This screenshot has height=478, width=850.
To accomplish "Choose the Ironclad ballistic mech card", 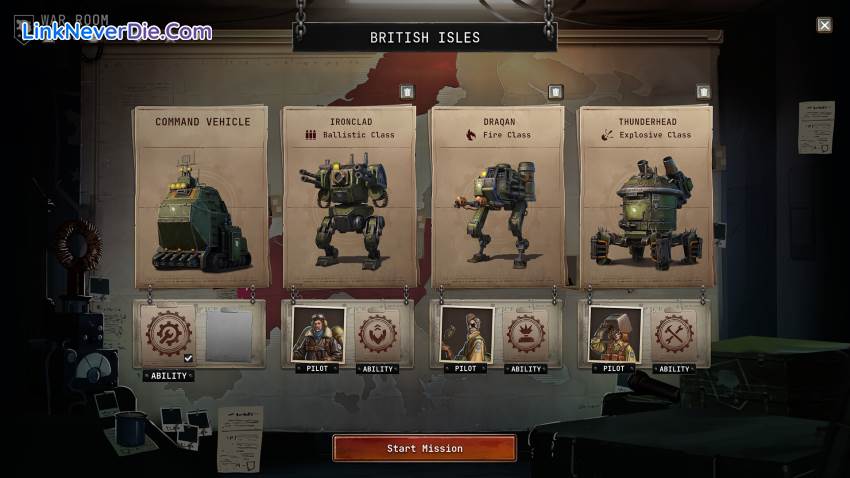I will pyautogui.click(x=348, y=195).
